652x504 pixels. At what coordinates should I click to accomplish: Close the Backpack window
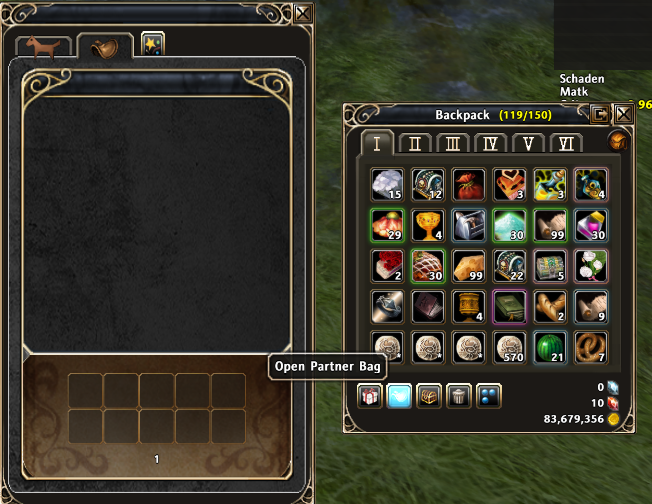click(x=623, y=114)
